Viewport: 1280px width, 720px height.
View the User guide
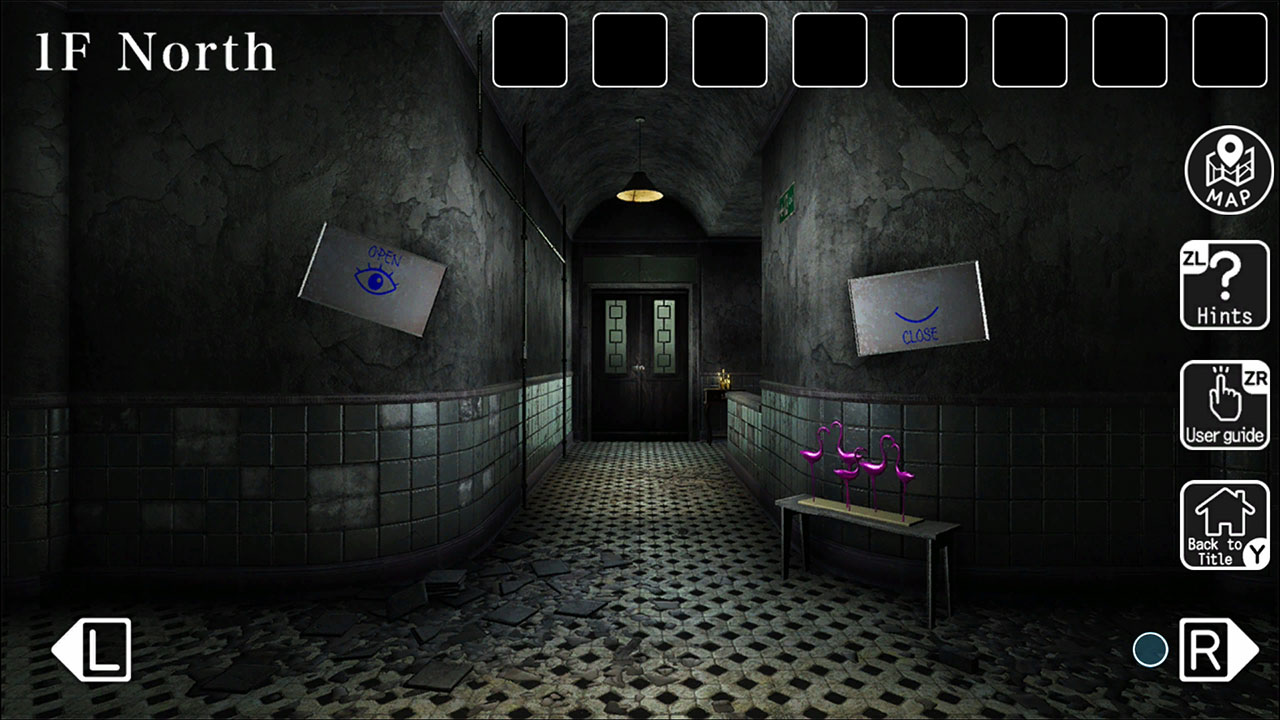tap(1225, 405)
